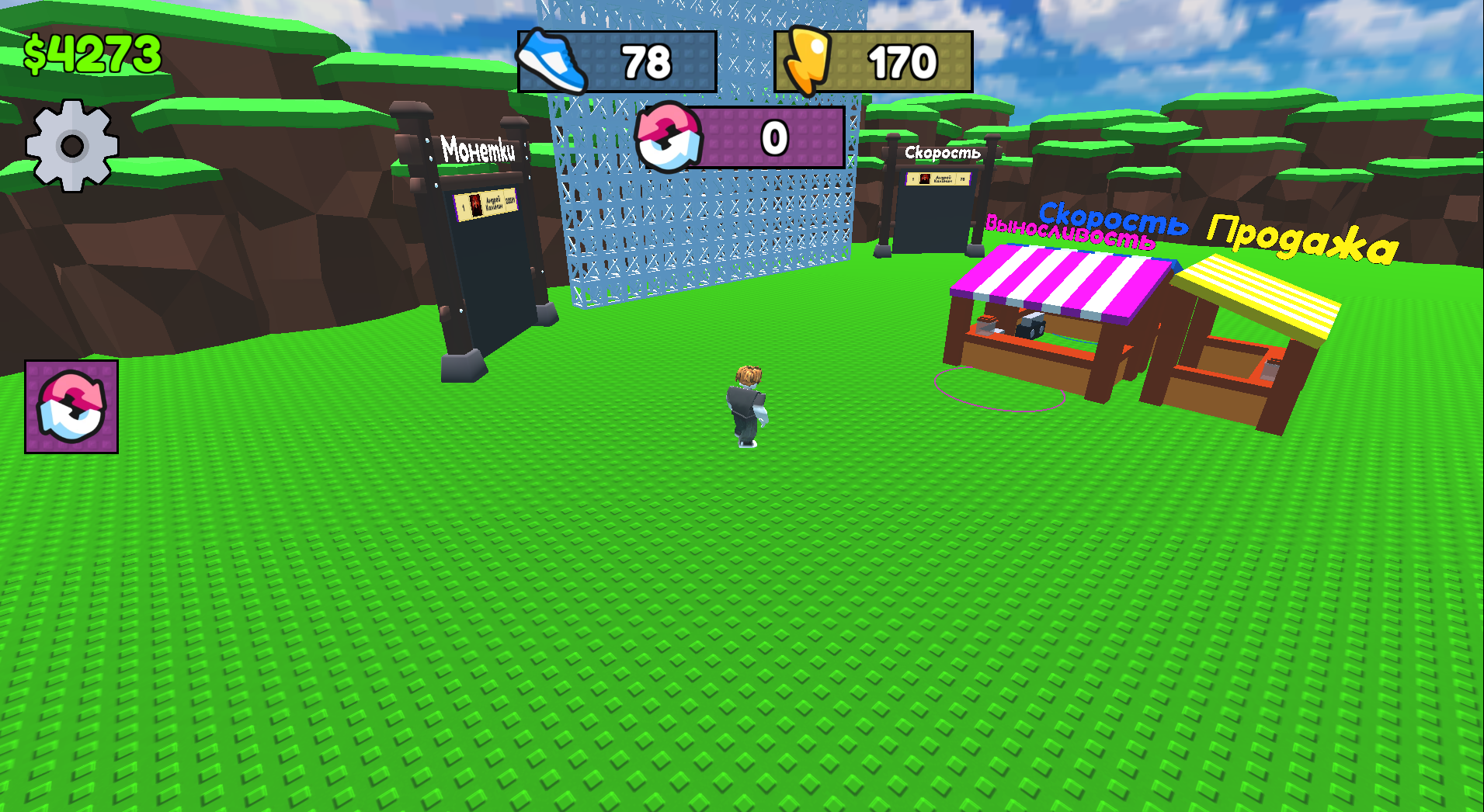
Task: Click the energy stat value showing 170
Action: click(x=903, y=61)
